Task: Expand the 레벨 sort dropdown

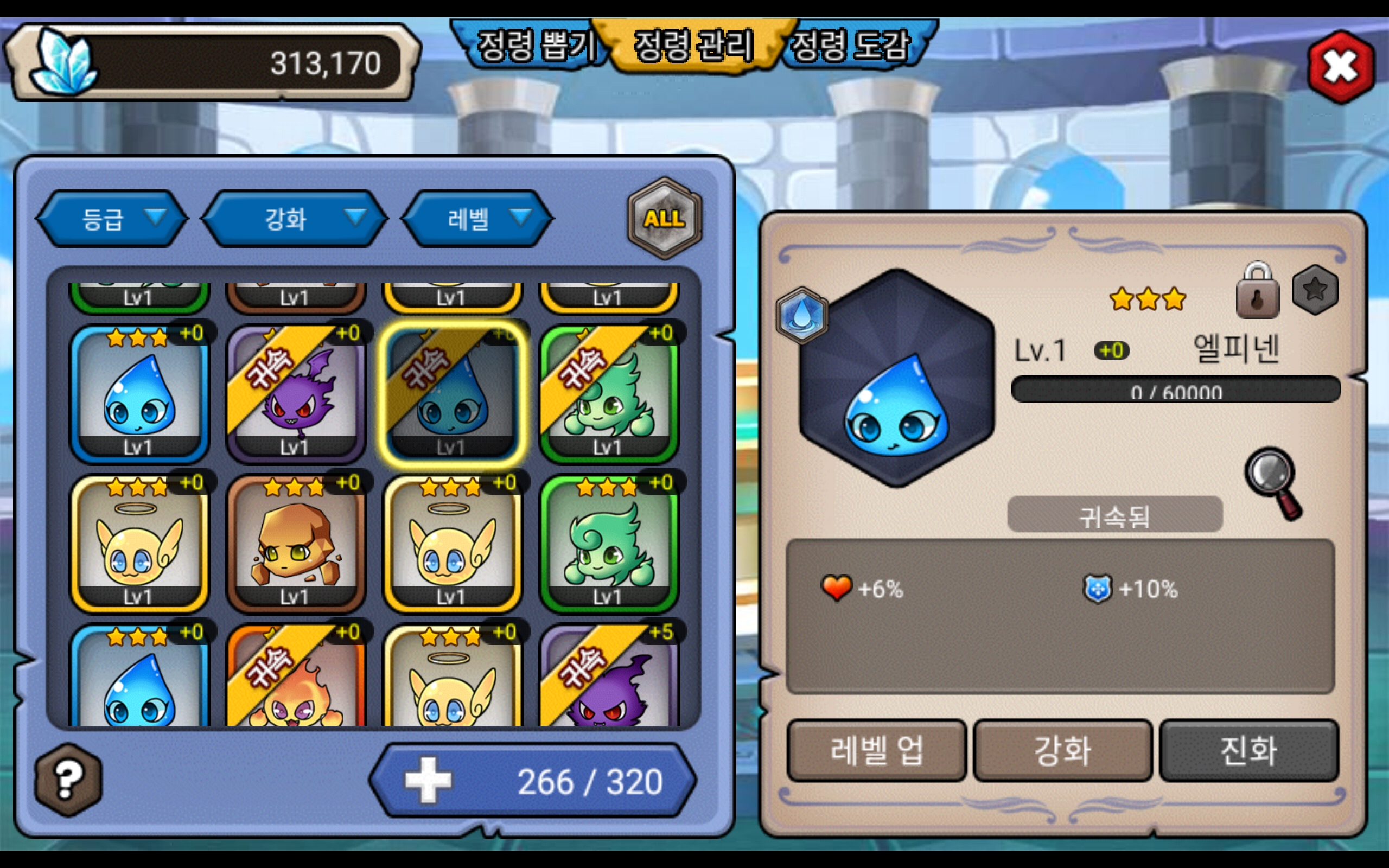Action: point(477,219)
